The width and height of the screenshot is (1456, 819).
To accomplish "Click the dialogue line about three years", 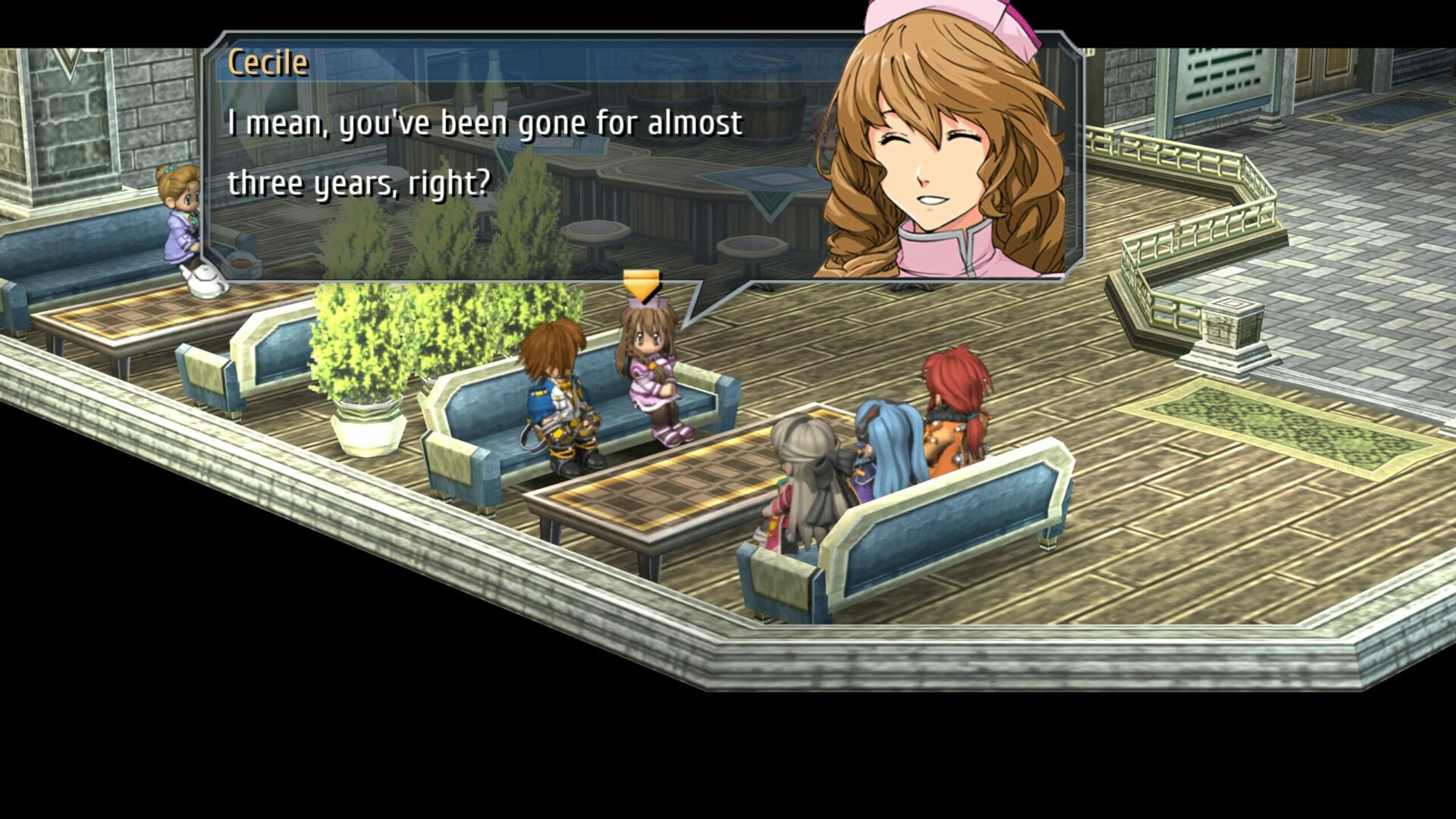I will 356,182.
